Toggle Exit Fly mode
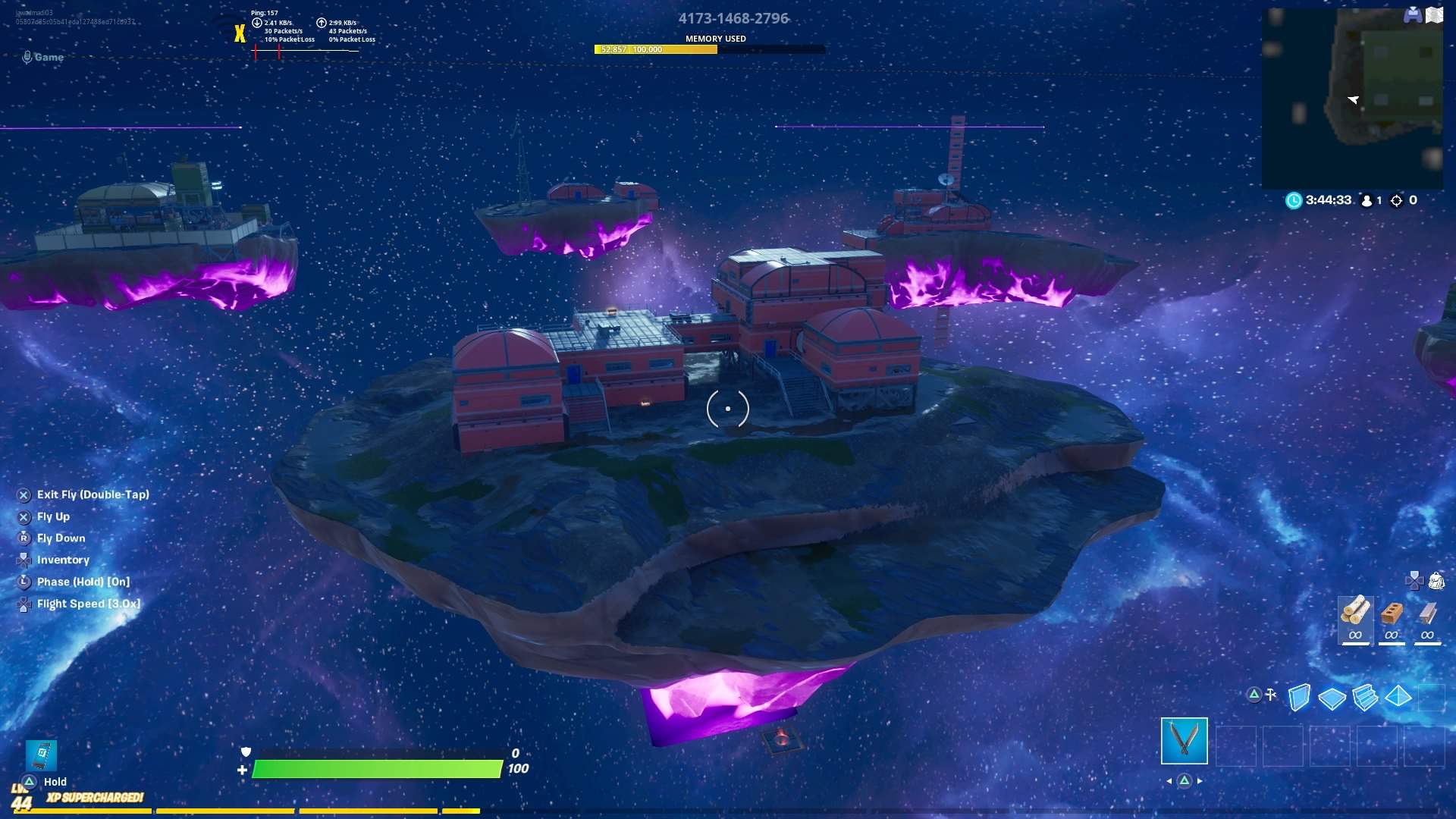1456x819 pixels. coord(93,494)
